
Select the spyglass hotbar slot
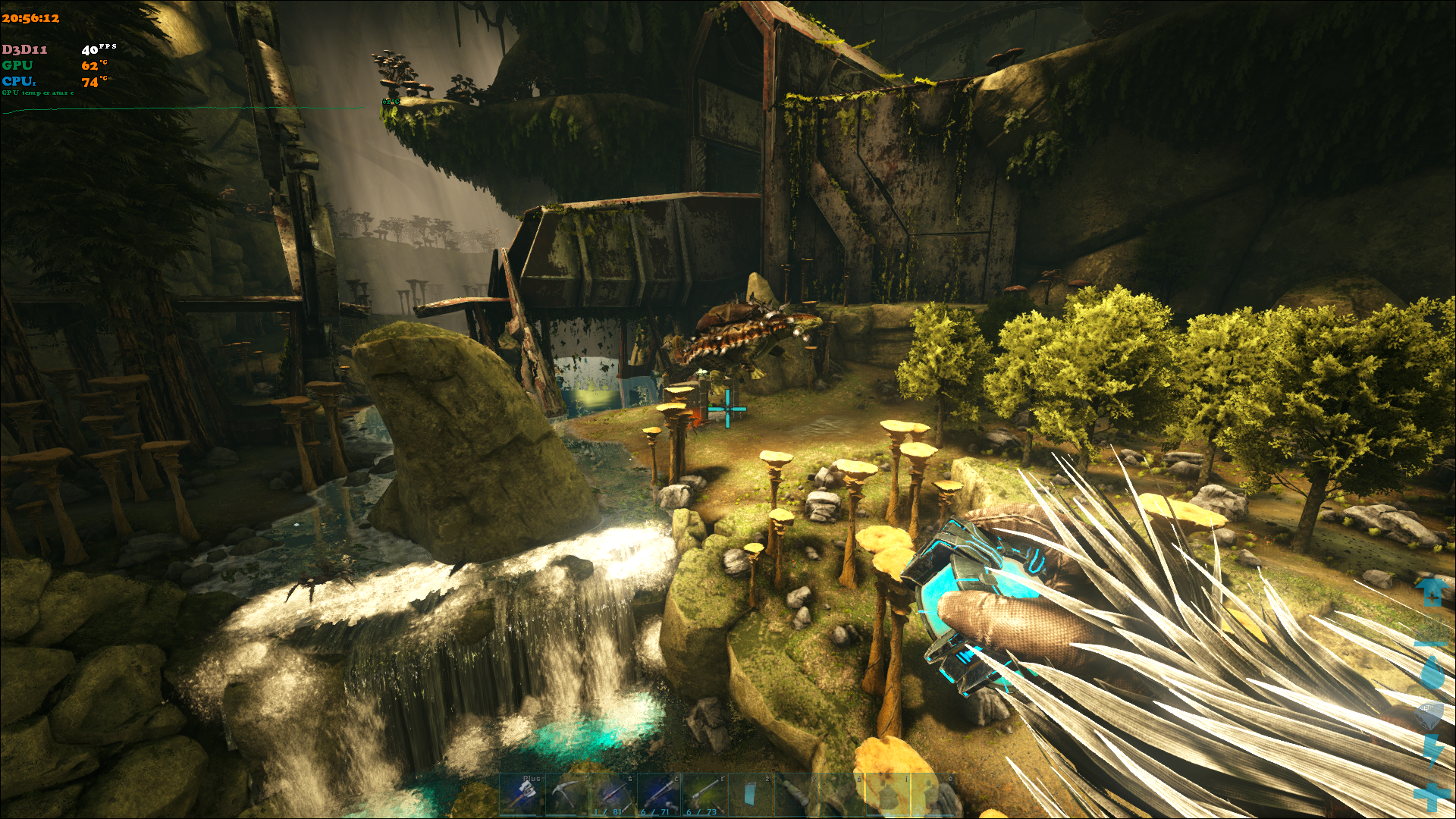pos(795,794)
